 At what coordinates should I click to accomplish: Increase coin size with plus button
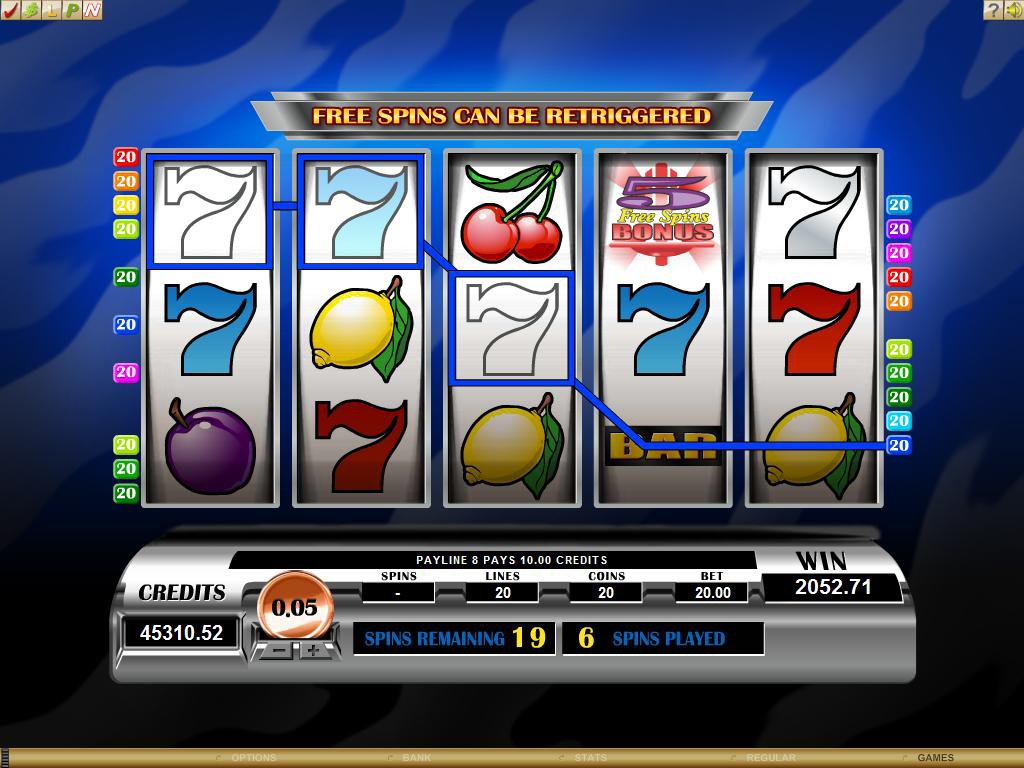tap(313, 650)
